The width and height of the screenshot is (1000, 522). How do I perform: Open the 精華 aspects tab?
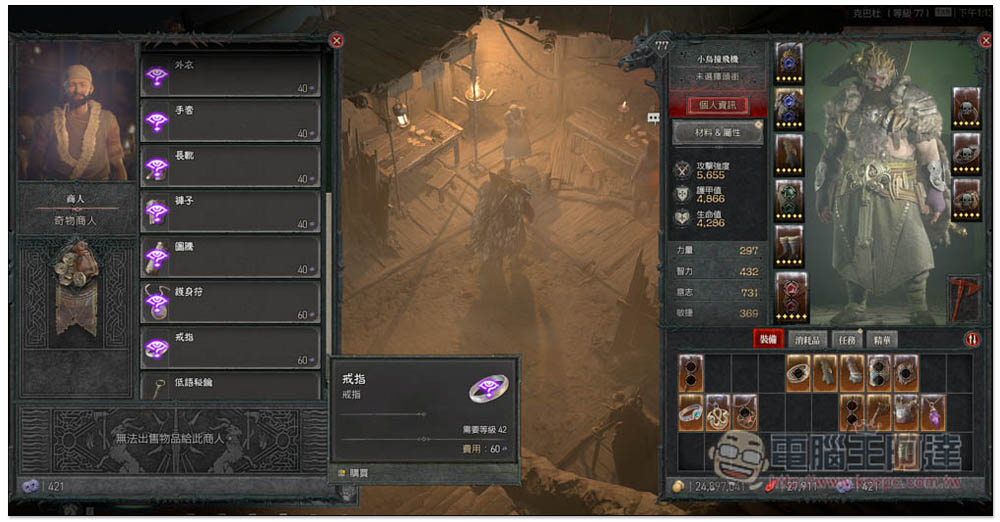[881, 340]
